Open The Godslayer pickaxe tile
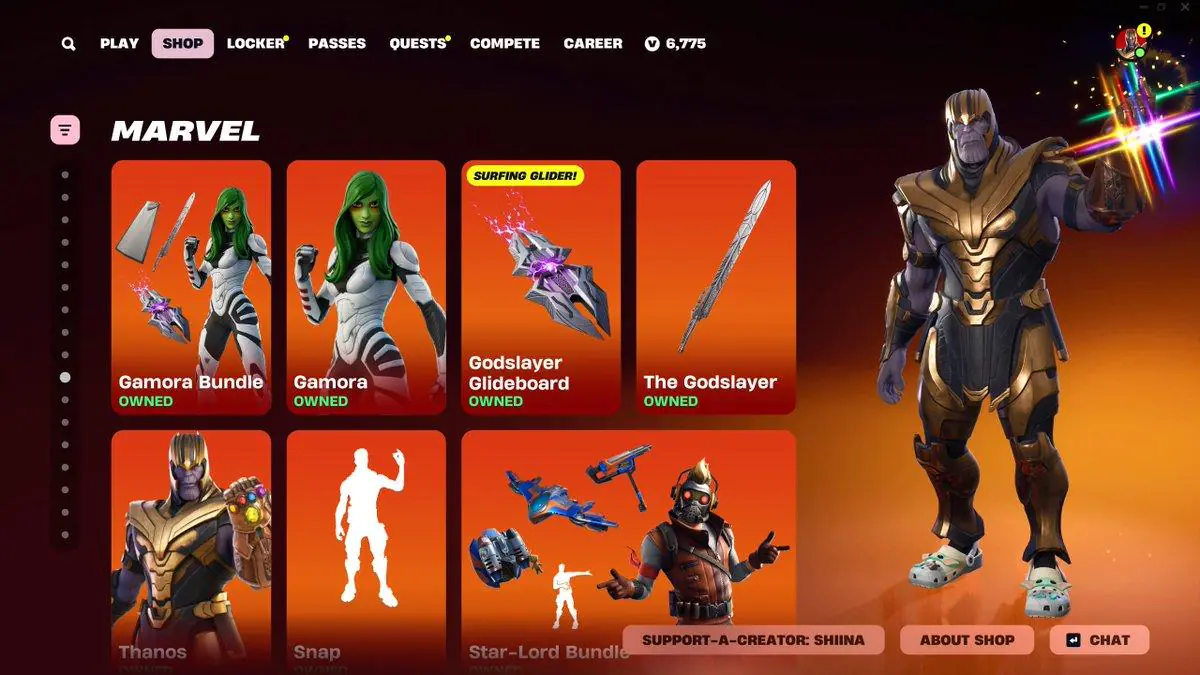The width and height of the screenshot is (1200, 675). pyautogui.click(x=716, y=287)
